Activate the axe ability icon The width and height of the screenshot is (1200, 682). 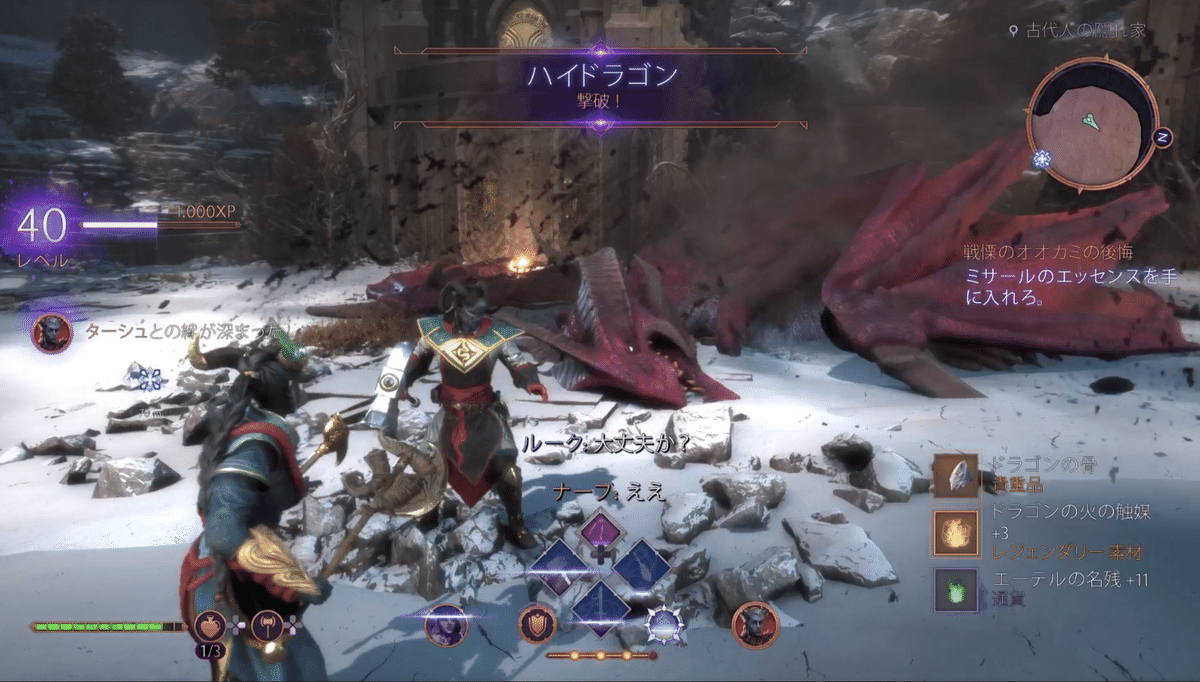[268, 626]
